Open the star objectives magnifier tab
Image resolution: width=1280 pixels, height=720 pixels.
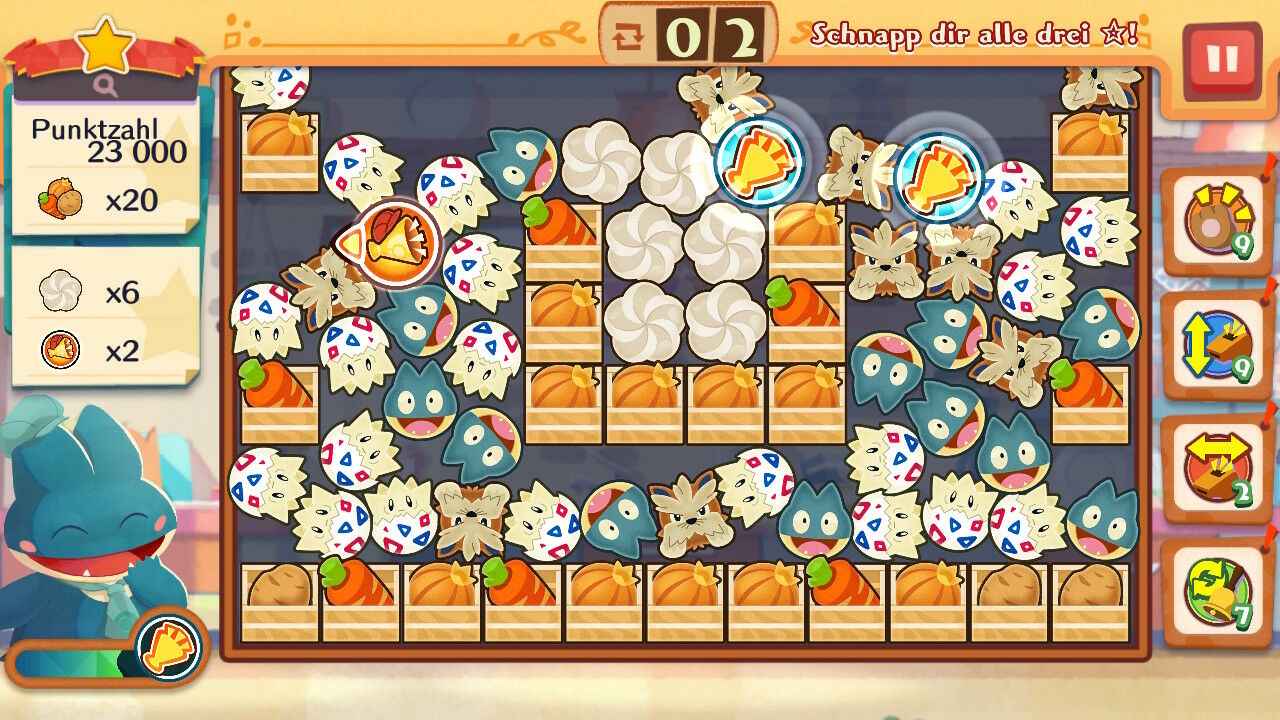106,86
